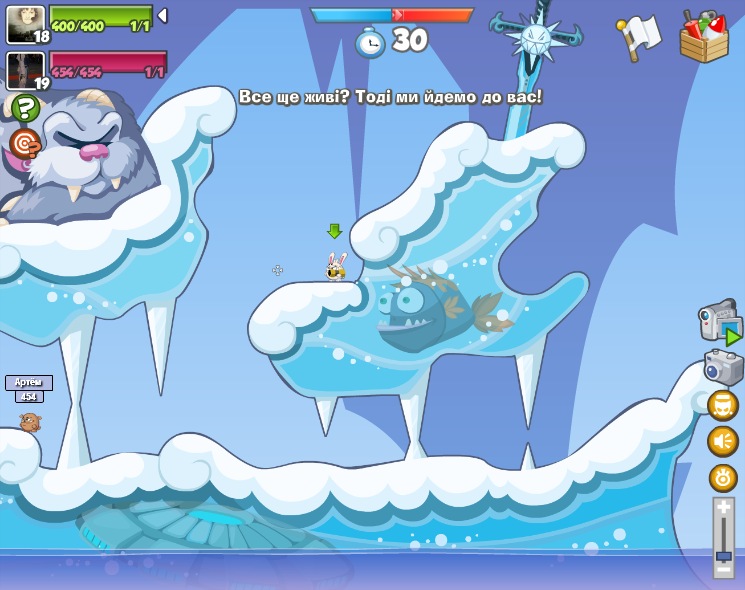Open the weapons crate inventory
The width and height of the screenshot is (745, 590).
tap(704, 37)
